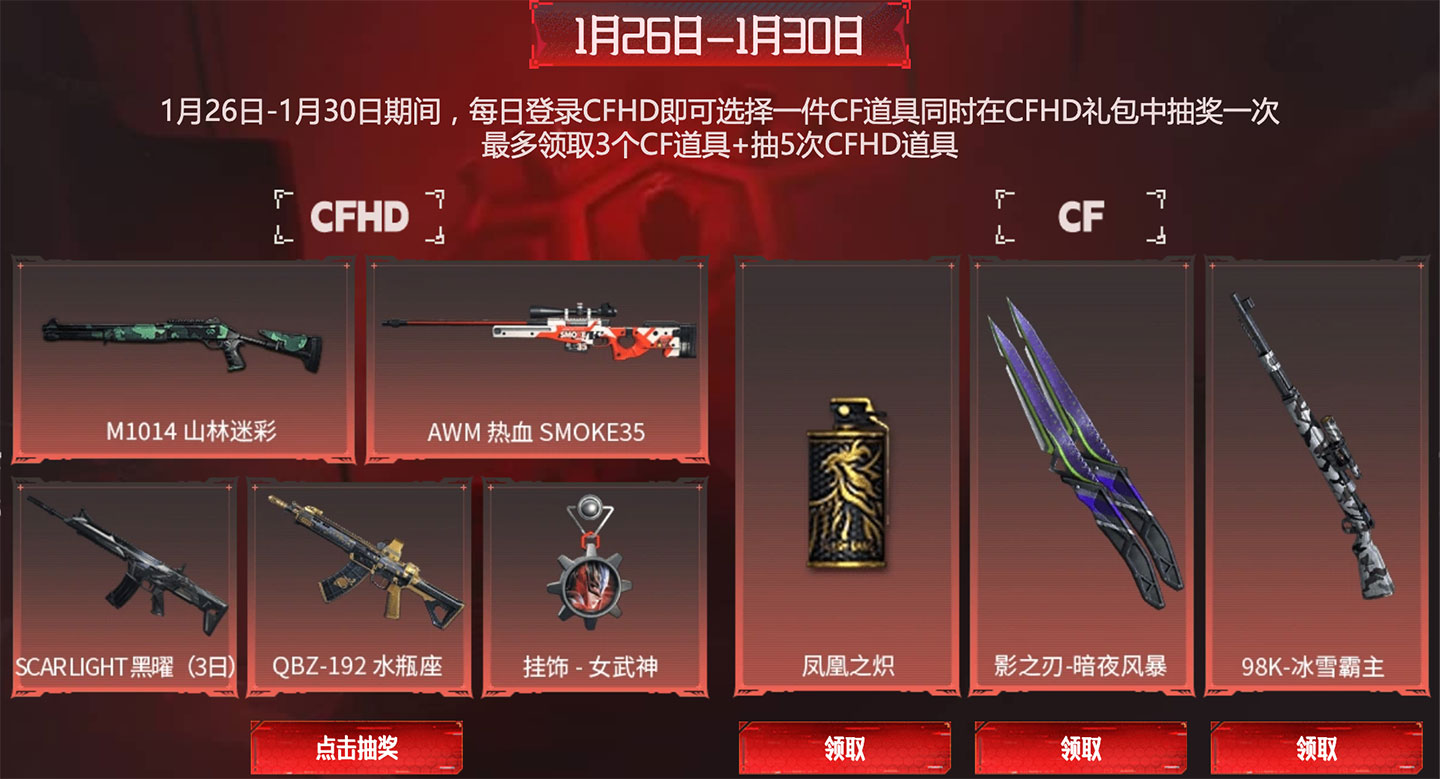The height and width of the screenshot is (779, 1440).
Task: Open the CF section header
Action: point(1081,213)
